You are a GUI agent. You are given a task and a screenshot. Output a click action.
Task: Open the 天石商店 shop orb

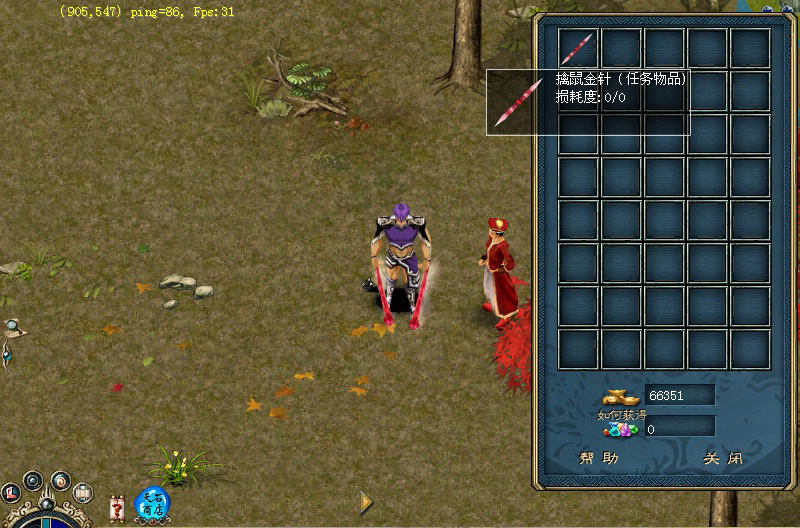pyautogui.click(x=152, y=501)
